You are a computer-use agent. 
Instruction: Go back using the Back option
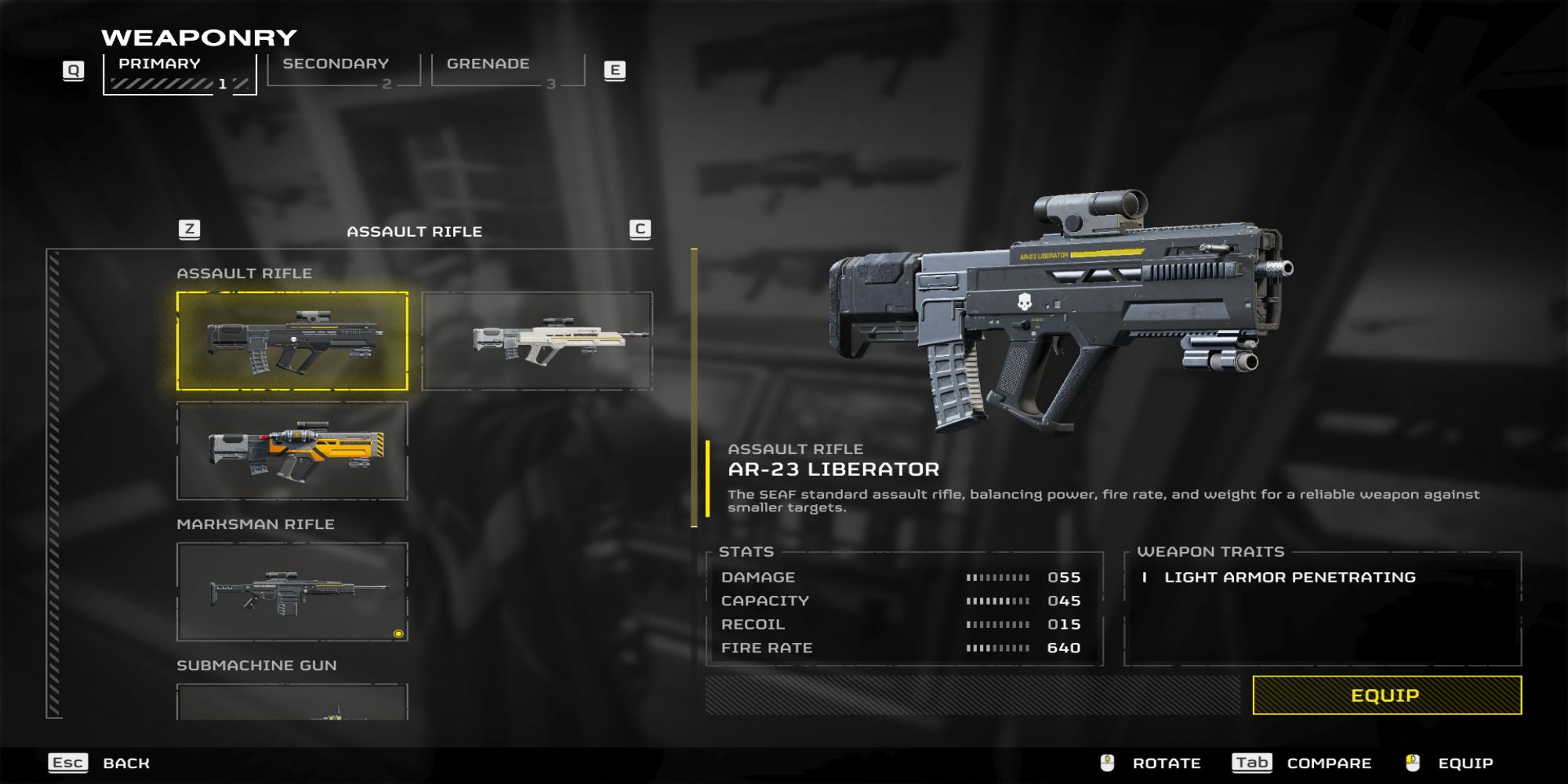pyautogui.click(x=125, y=763)
